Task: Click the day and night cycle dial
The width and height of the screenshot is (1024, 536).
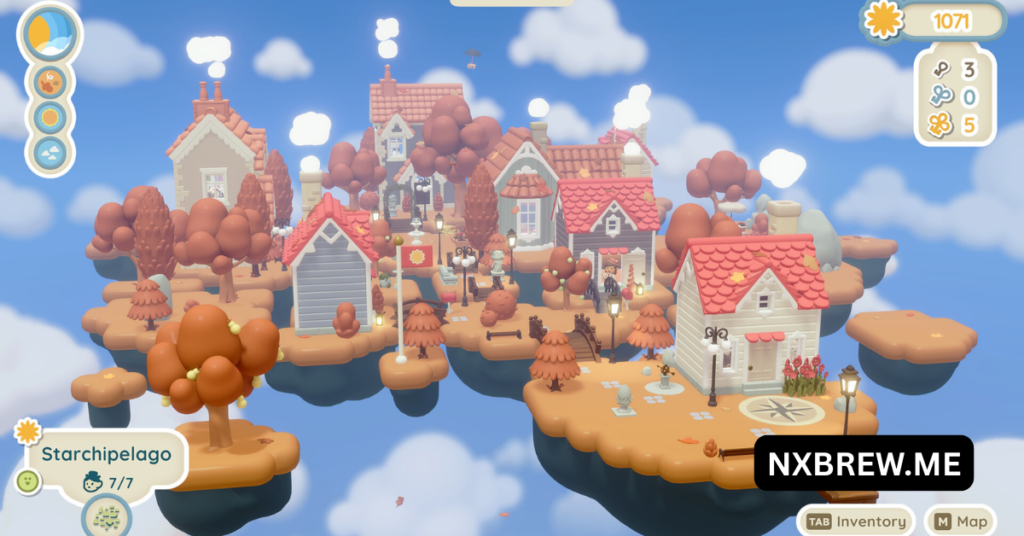Action: (x=50, y=34)
